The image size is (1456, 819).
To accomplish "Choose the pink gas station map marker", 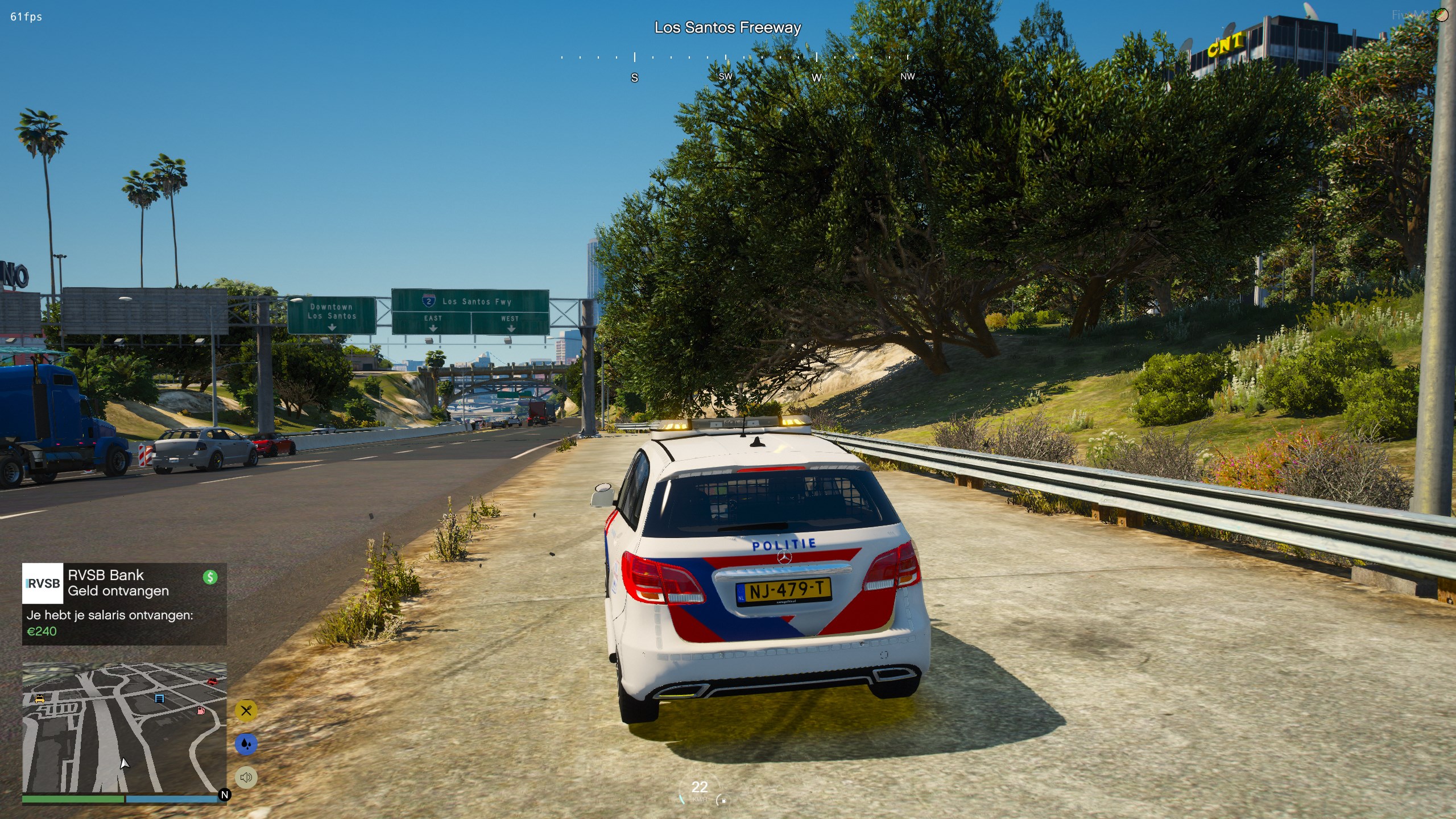I will [x=201, y=710].
